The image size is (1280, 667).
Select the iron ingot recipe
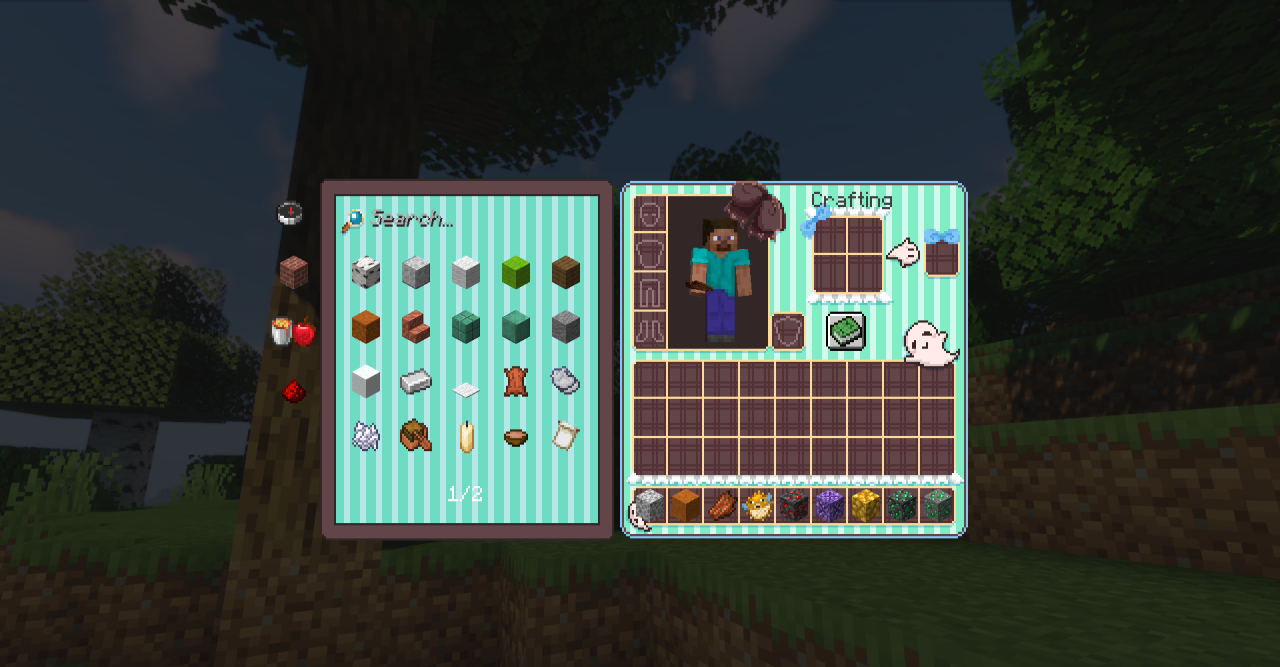pos(416,380)
